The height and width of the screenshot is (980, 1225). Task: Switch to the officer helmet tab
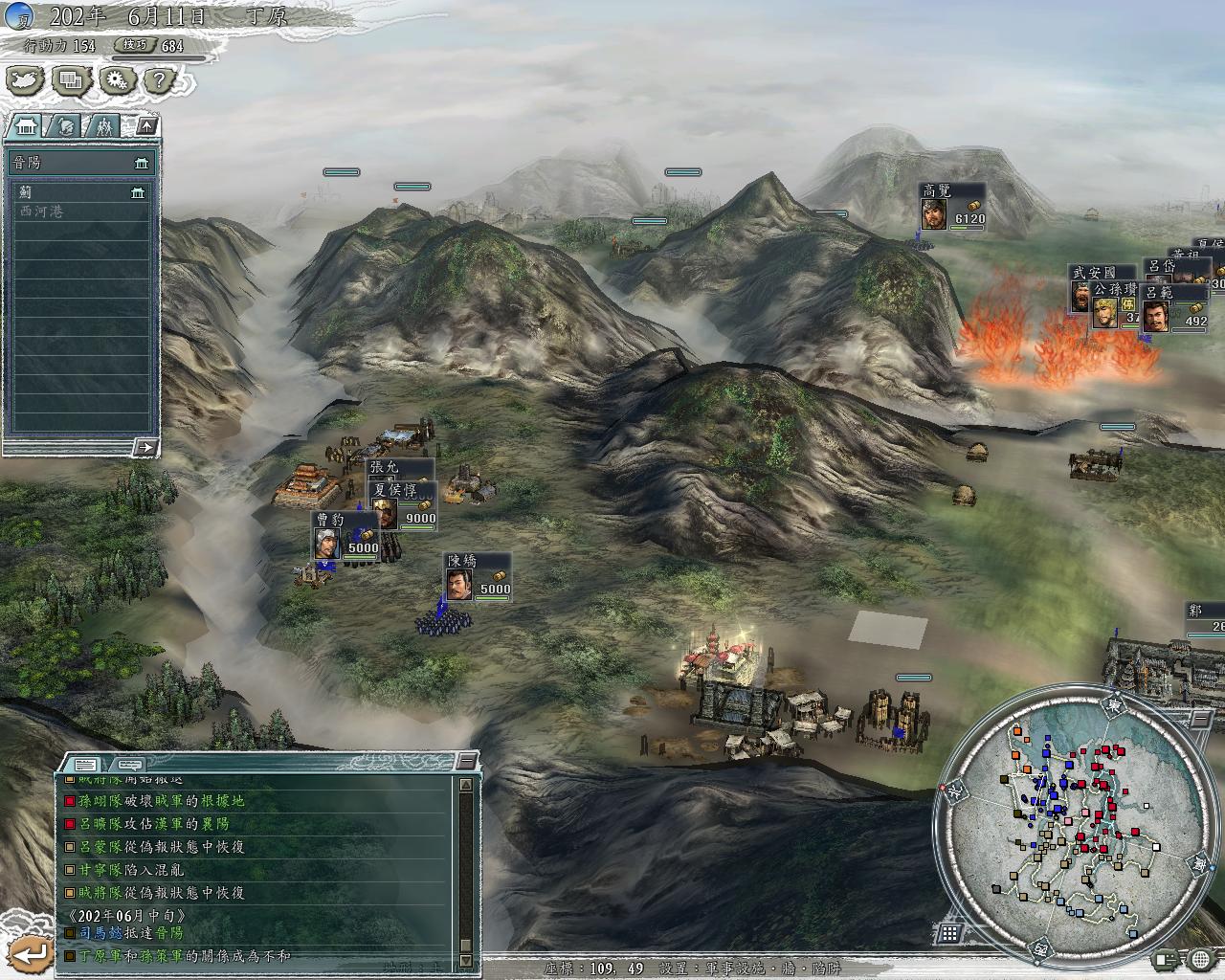(x=65, y=125)
